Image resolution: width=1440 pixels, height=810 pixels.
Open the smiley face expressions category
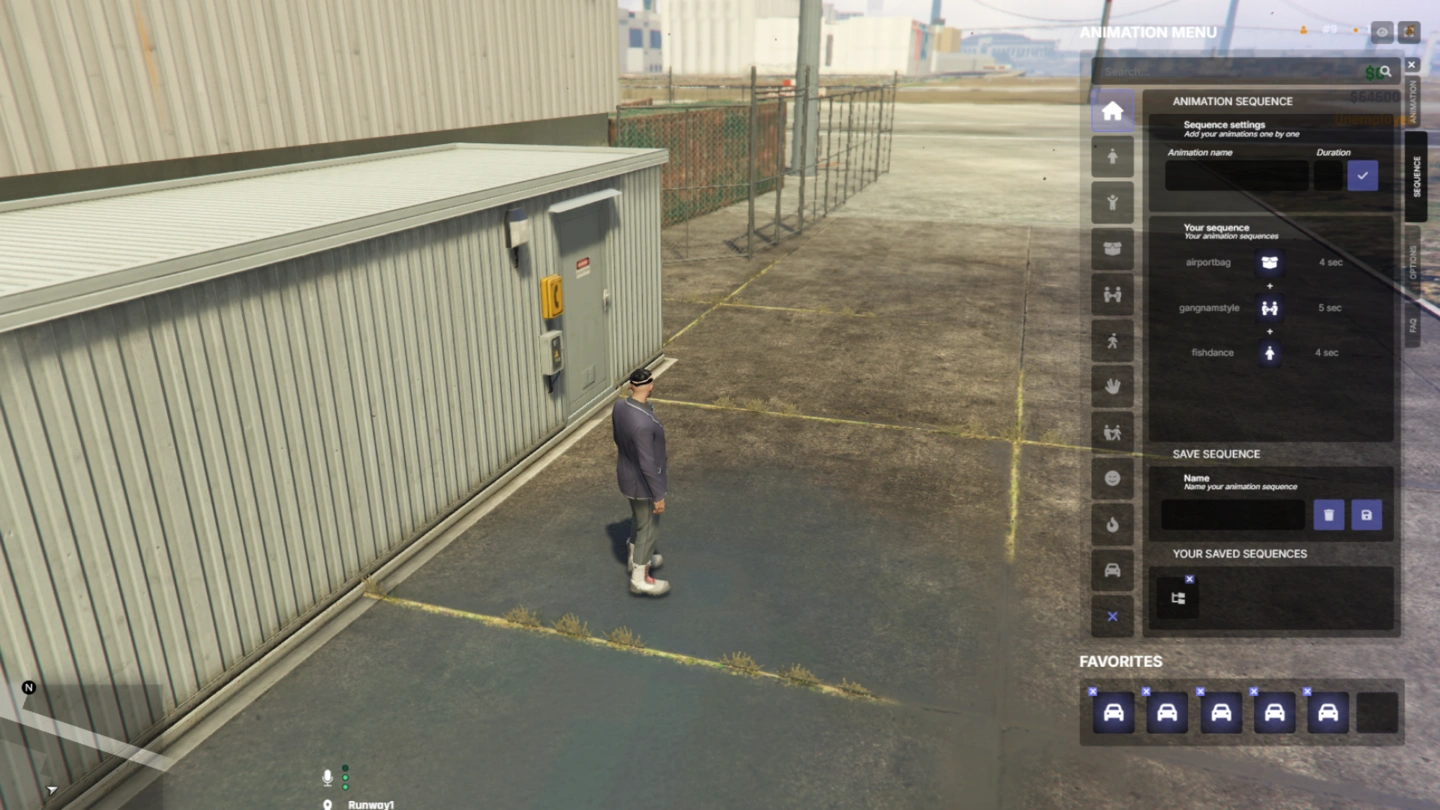pos(1112,479)
